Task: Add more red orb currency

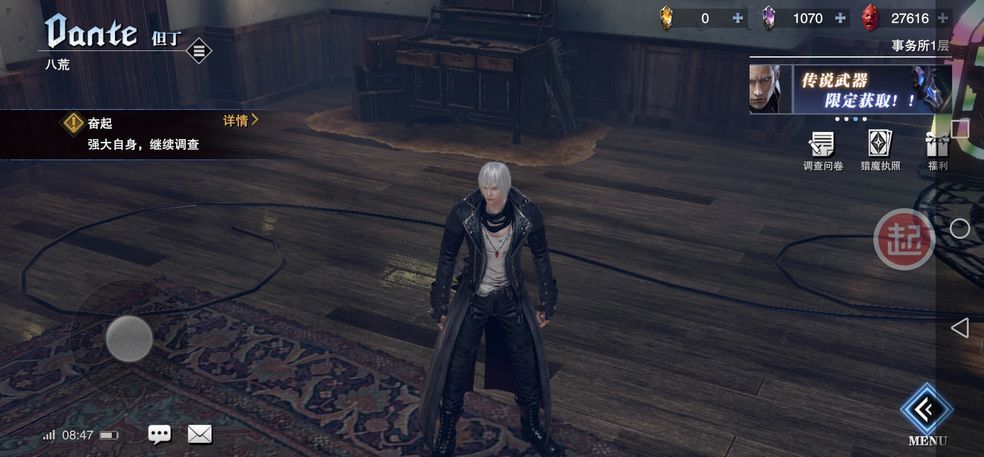Action: (x=942, y=18)
